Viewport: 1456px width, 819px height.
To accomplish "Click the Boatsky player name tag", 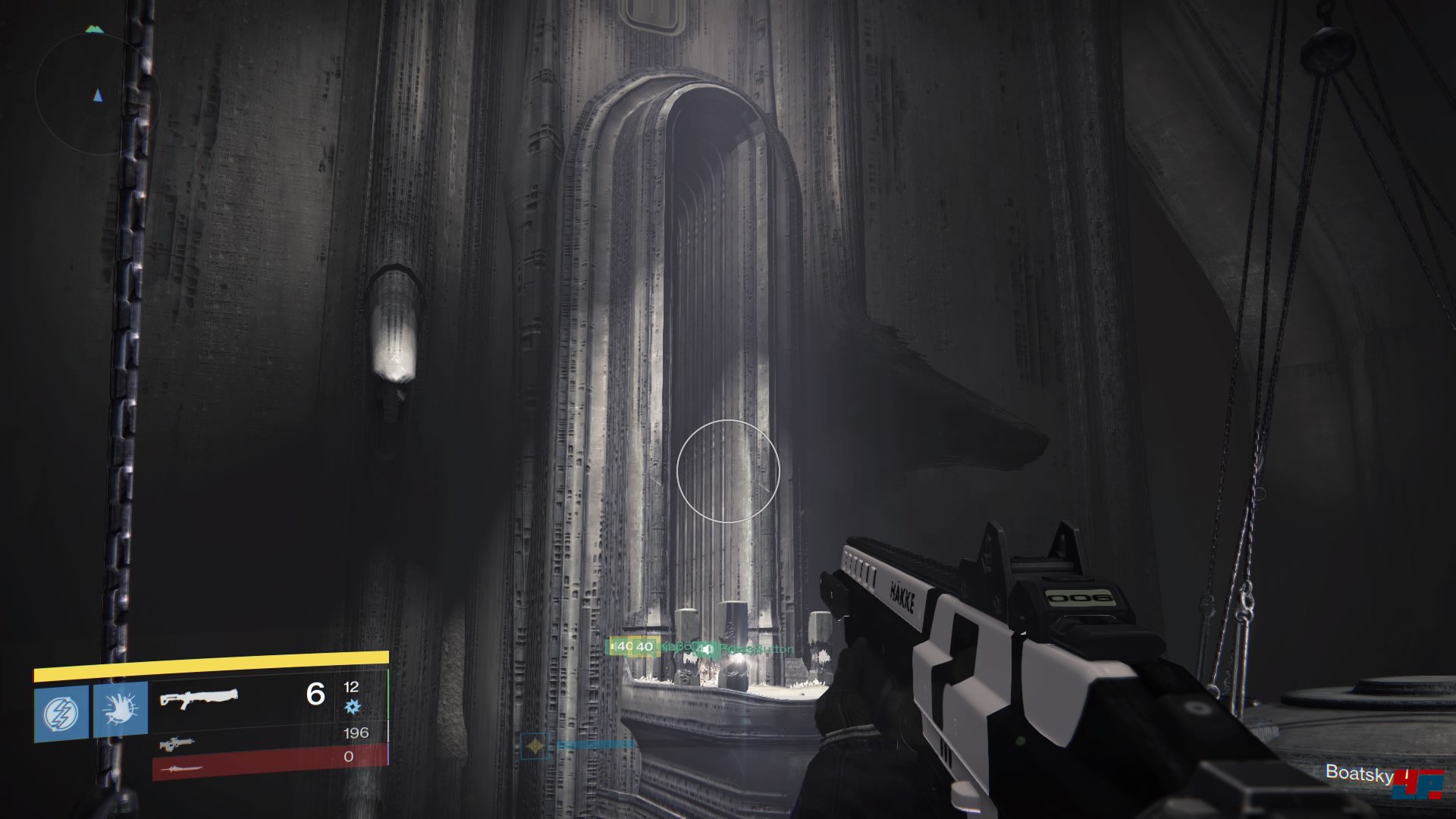I will coord(1359,773).
